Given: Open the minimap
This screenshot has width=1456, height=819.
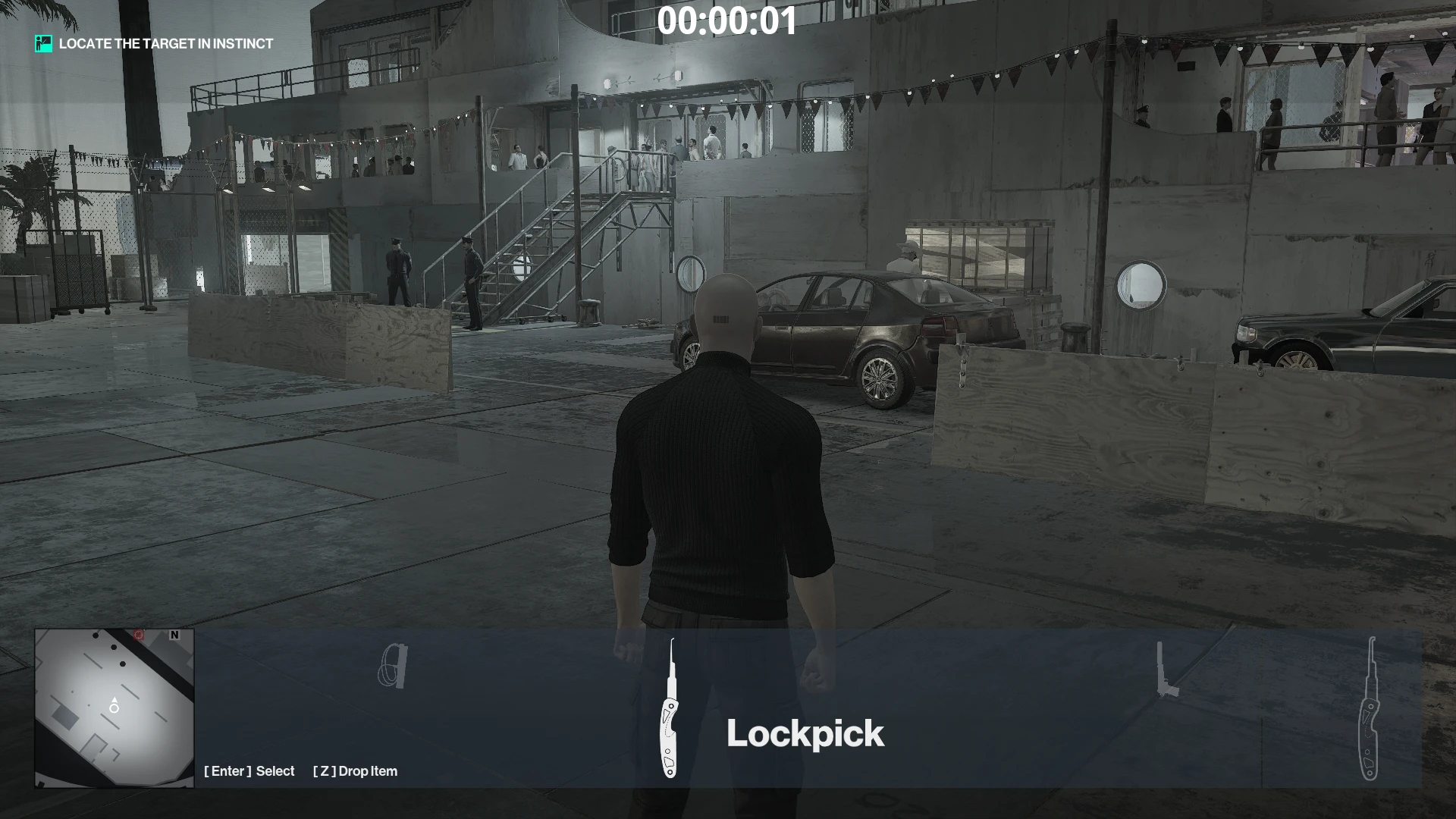Looking at the screenshot, I should [115, 708].
